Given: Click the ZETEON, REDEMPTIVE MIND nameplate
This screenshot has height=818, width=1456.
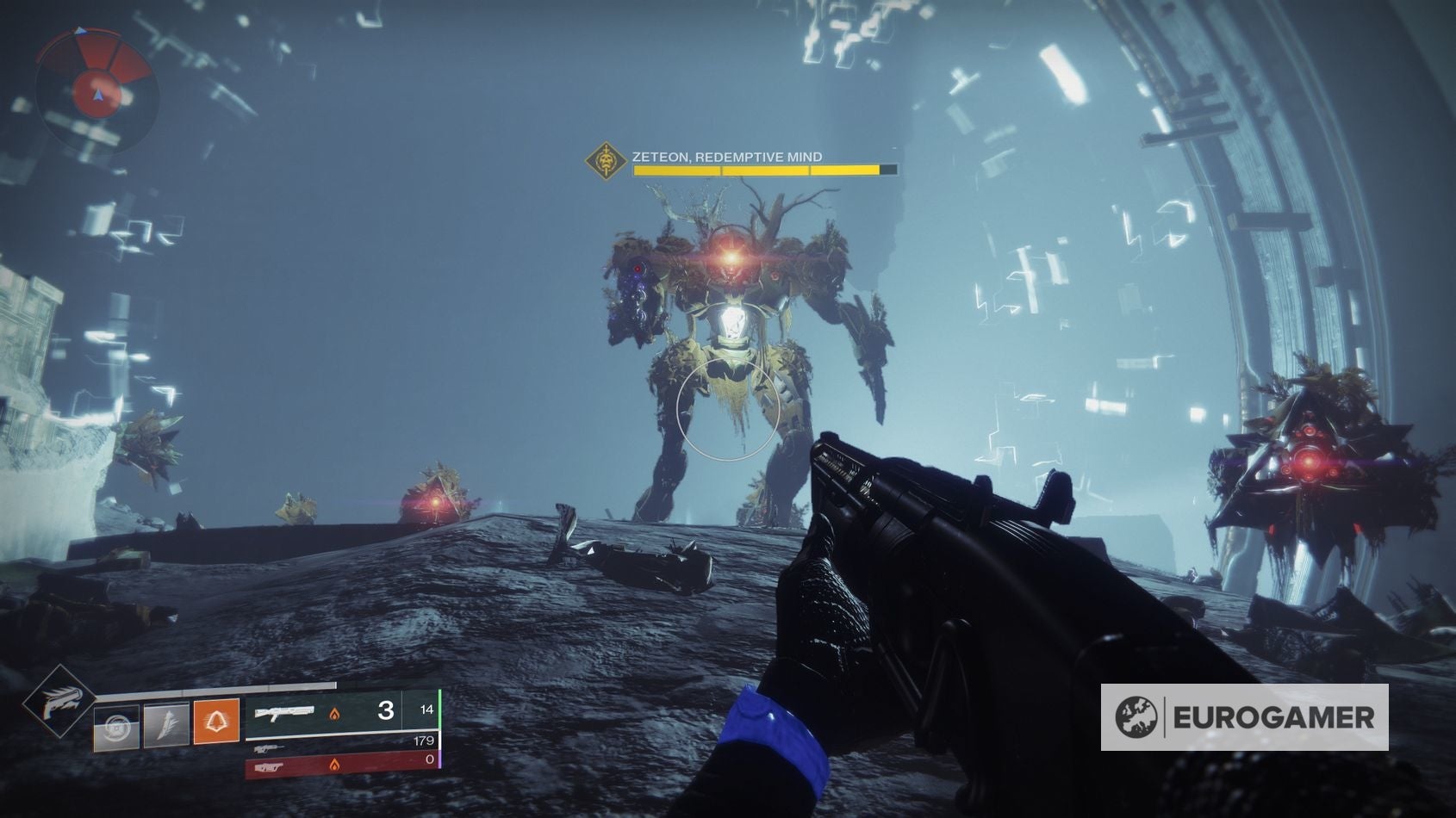Looking at the screenshot, I should [728, 157].
